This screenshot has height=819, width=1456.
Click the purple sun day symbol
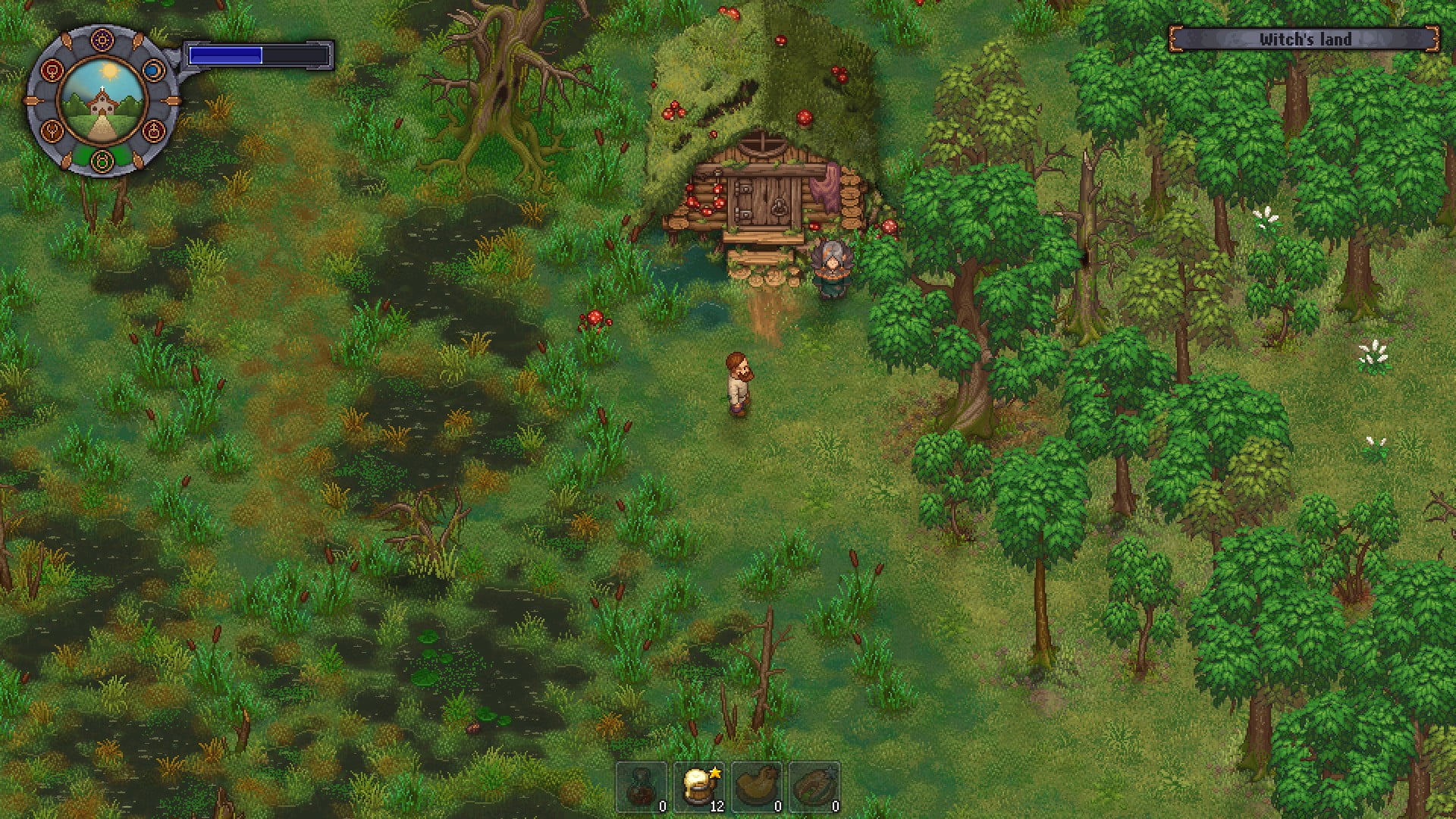tap(102, 39)
